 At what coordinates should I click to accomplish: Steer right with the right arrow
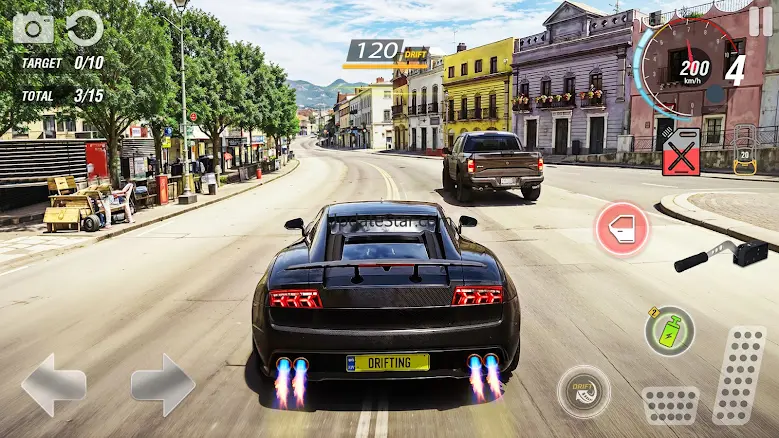pyautogui.click(x=162, y=385)
